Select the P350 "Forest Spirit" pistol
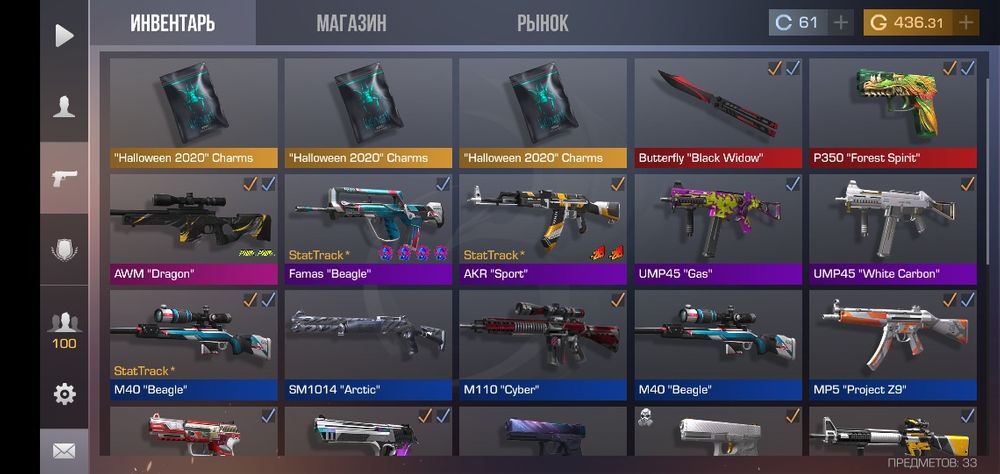Viewport: 1000px width, 474px height. coord(892,112)
